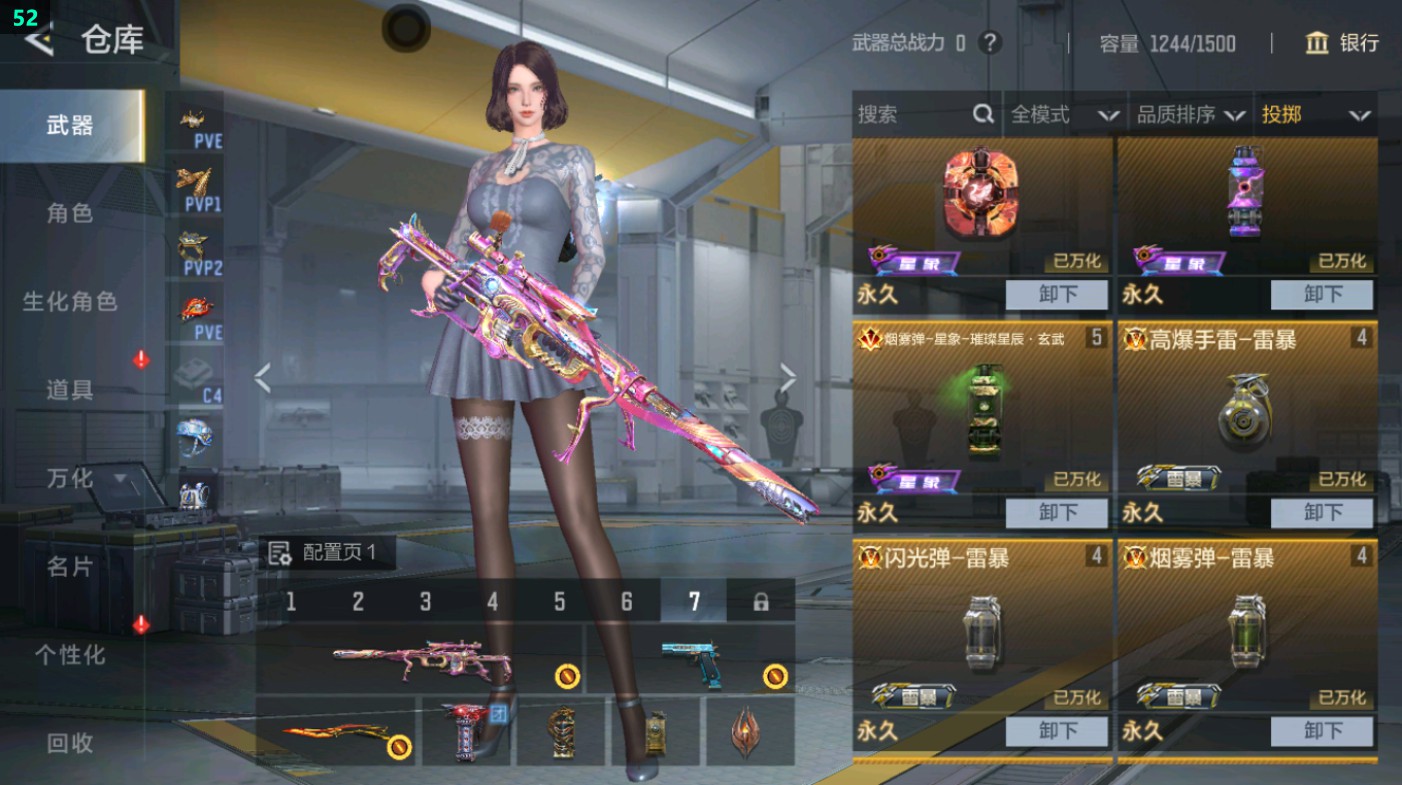Select the 道具 tab

(70, 390)
